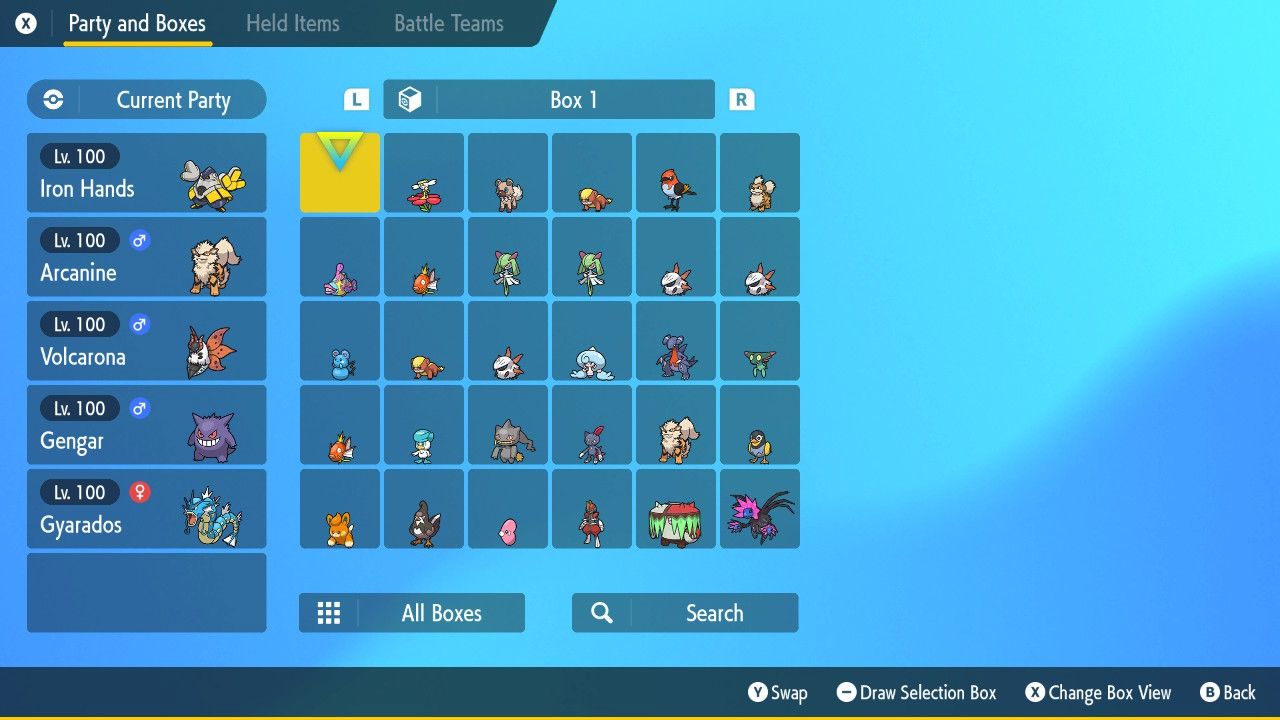
Task: Click the X icon in the top-left corner
Action: pyautogui.click(x=25, y=23)
